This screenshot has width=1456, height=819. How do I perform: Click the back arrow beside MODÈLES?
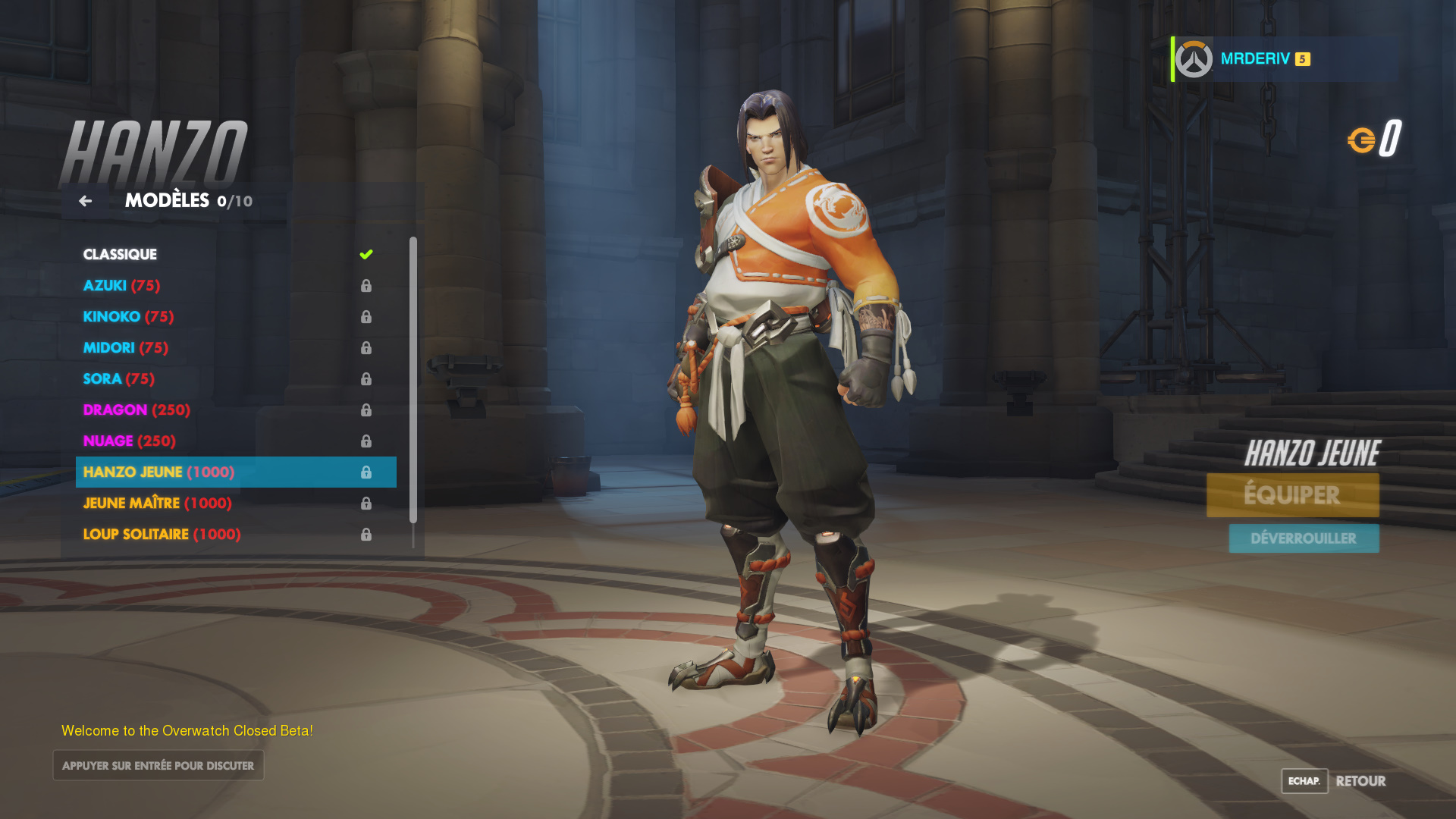coord(85,201)
